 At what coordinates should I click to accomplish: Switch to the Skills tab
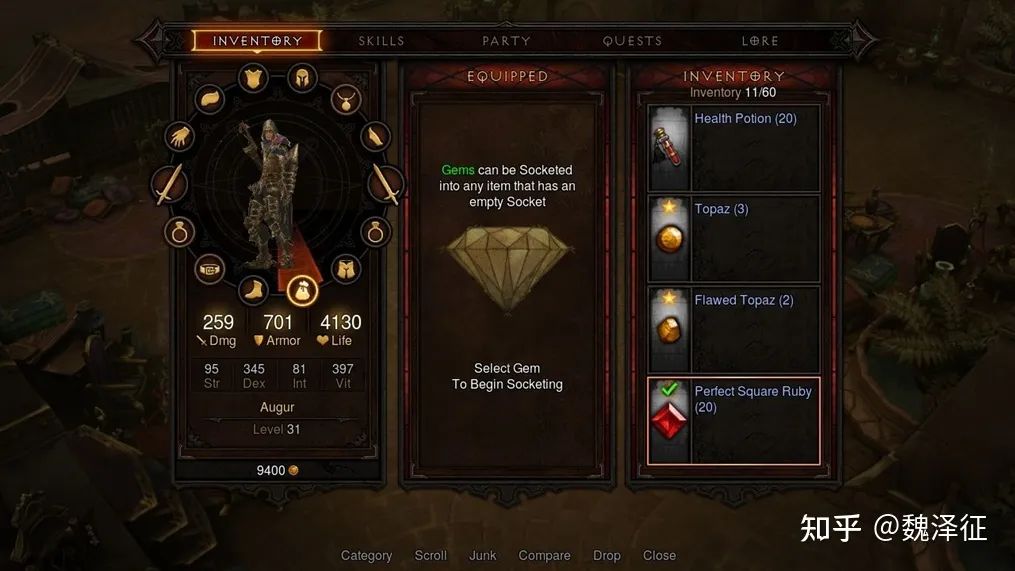pyautogui.click(x=381, y=41)
